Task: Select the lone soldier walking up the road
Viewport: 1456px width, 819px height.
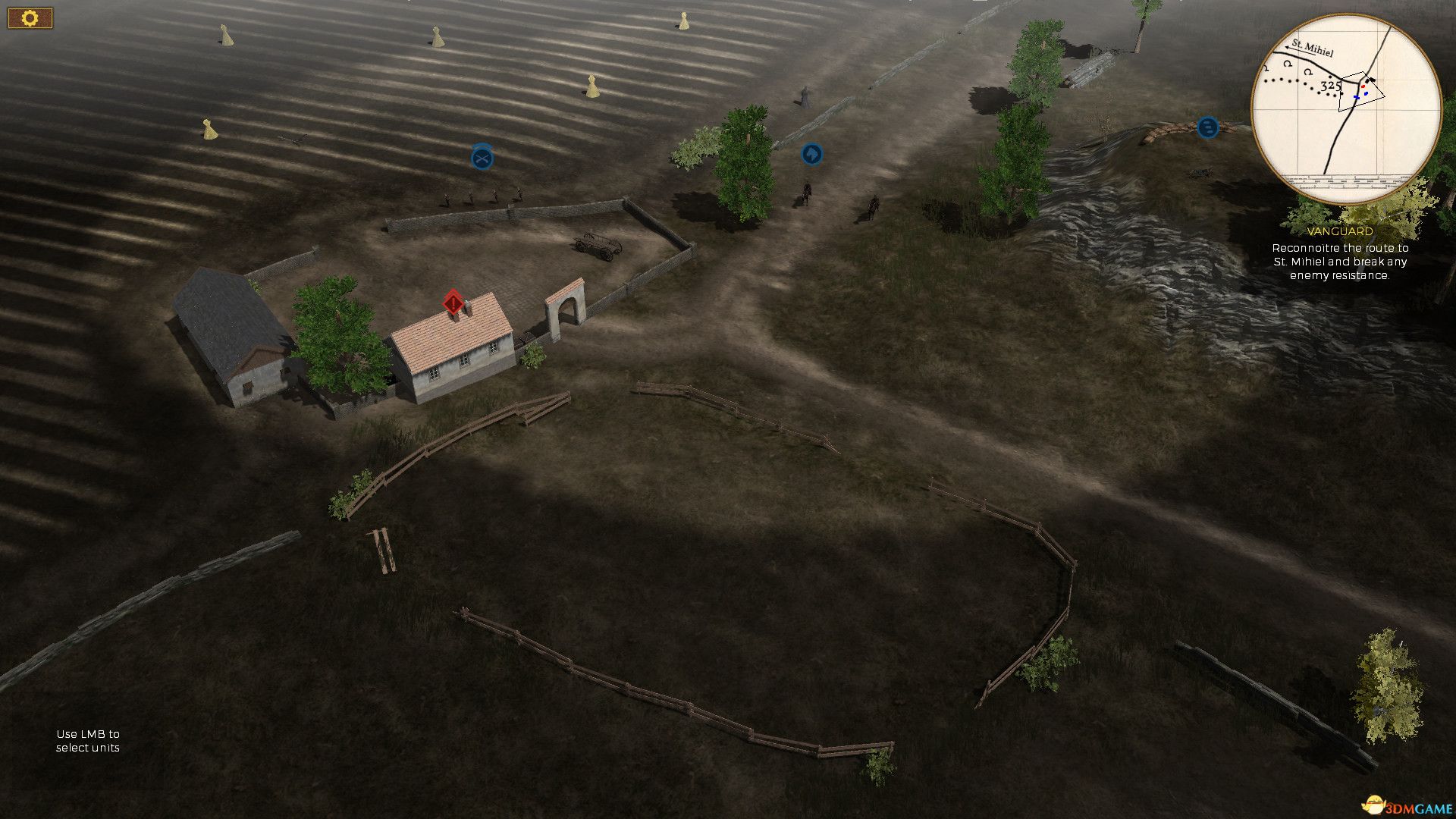Action: [x=804, y=97]
